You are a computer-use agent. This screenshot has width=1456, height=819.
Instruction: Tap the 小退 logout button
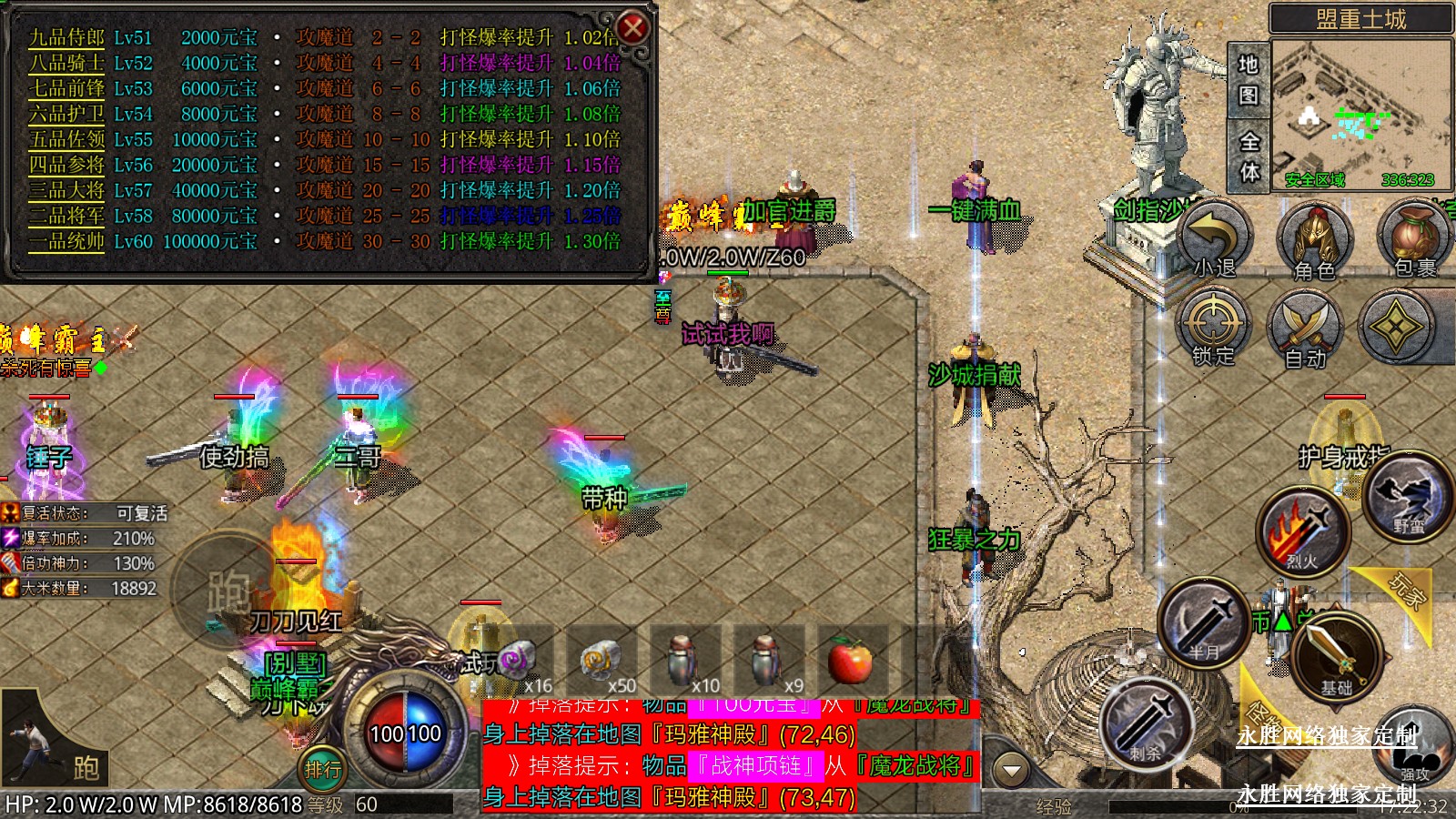click(x=1216, y=239)
